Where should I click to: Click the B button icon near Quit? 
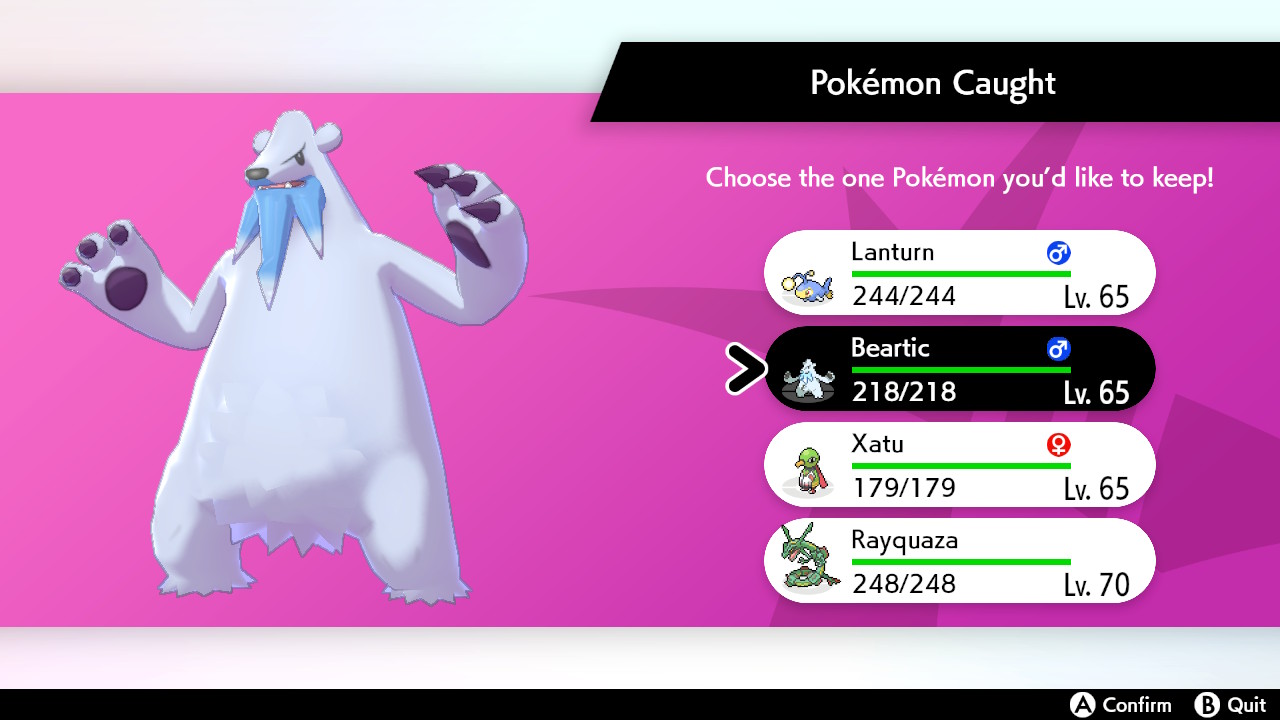coord(1207,705)
